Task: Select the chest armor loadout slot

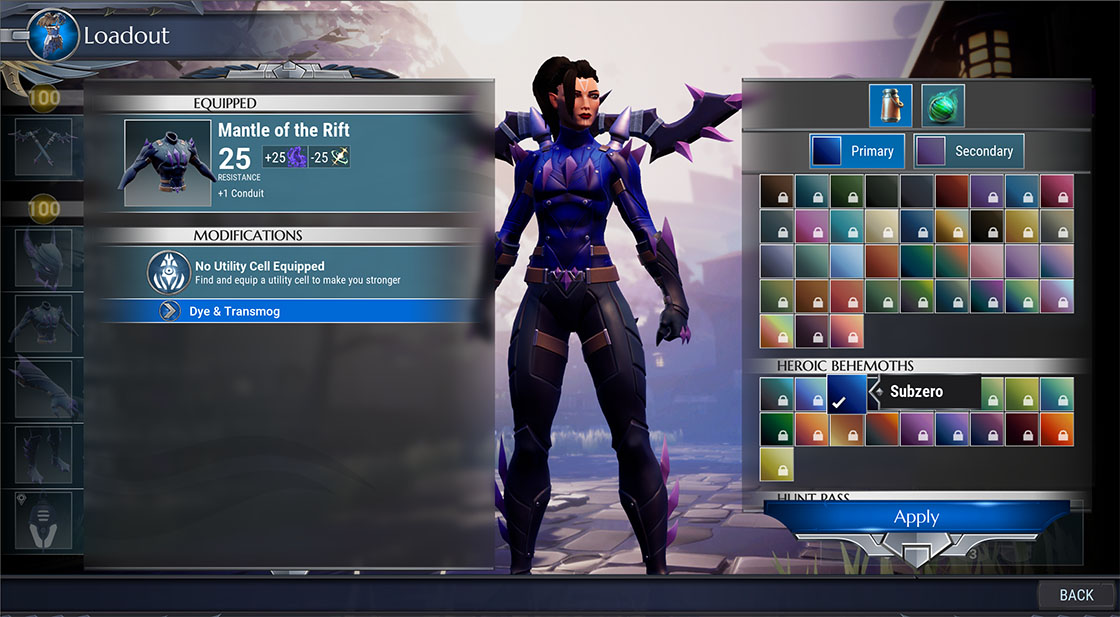Action: tap(44, 322)
